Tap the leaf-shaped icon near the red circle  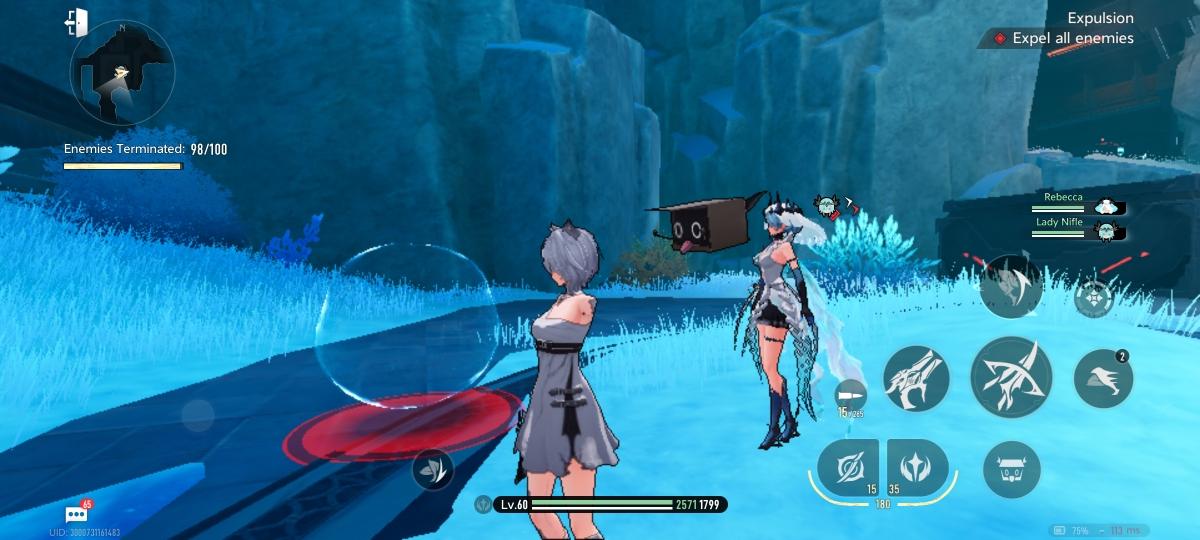click(x=432, y=469)
